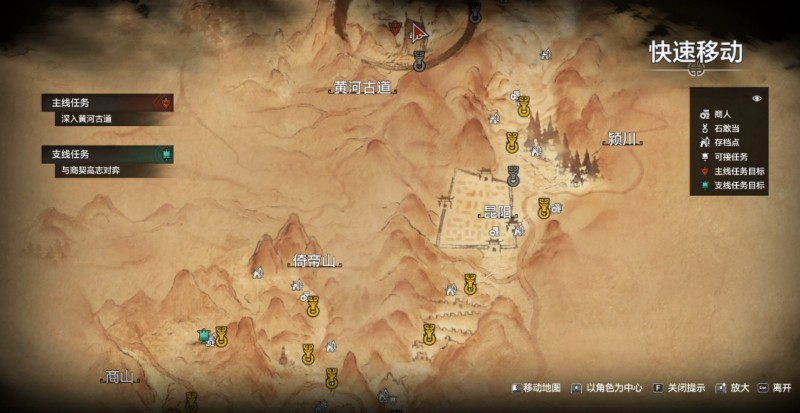This screenshot has height=413, width=800.
Task: Select the 倚帝山 region label
Action: click(312, 262)
